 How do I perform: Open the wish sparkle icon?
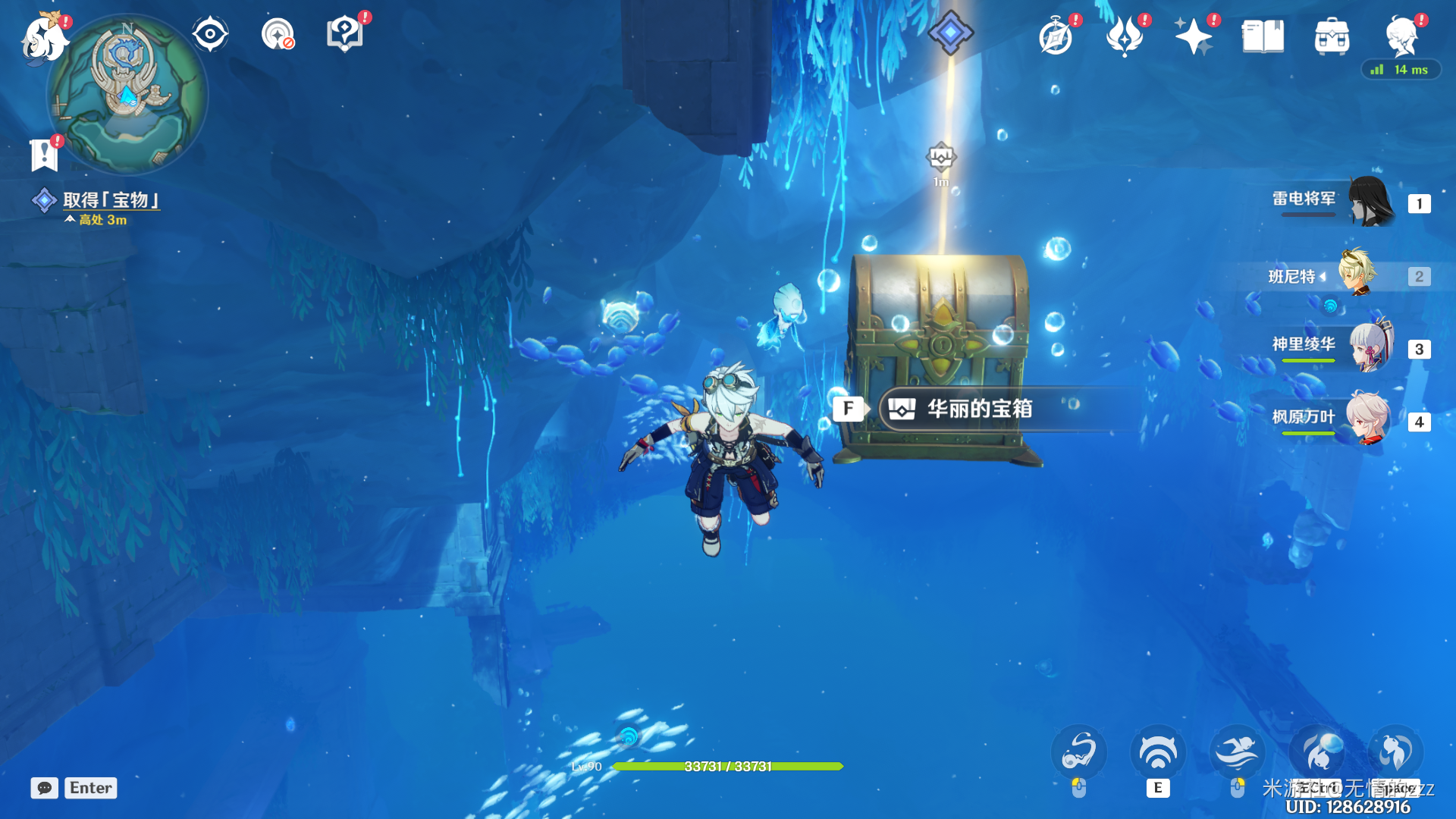point(1193,36)
